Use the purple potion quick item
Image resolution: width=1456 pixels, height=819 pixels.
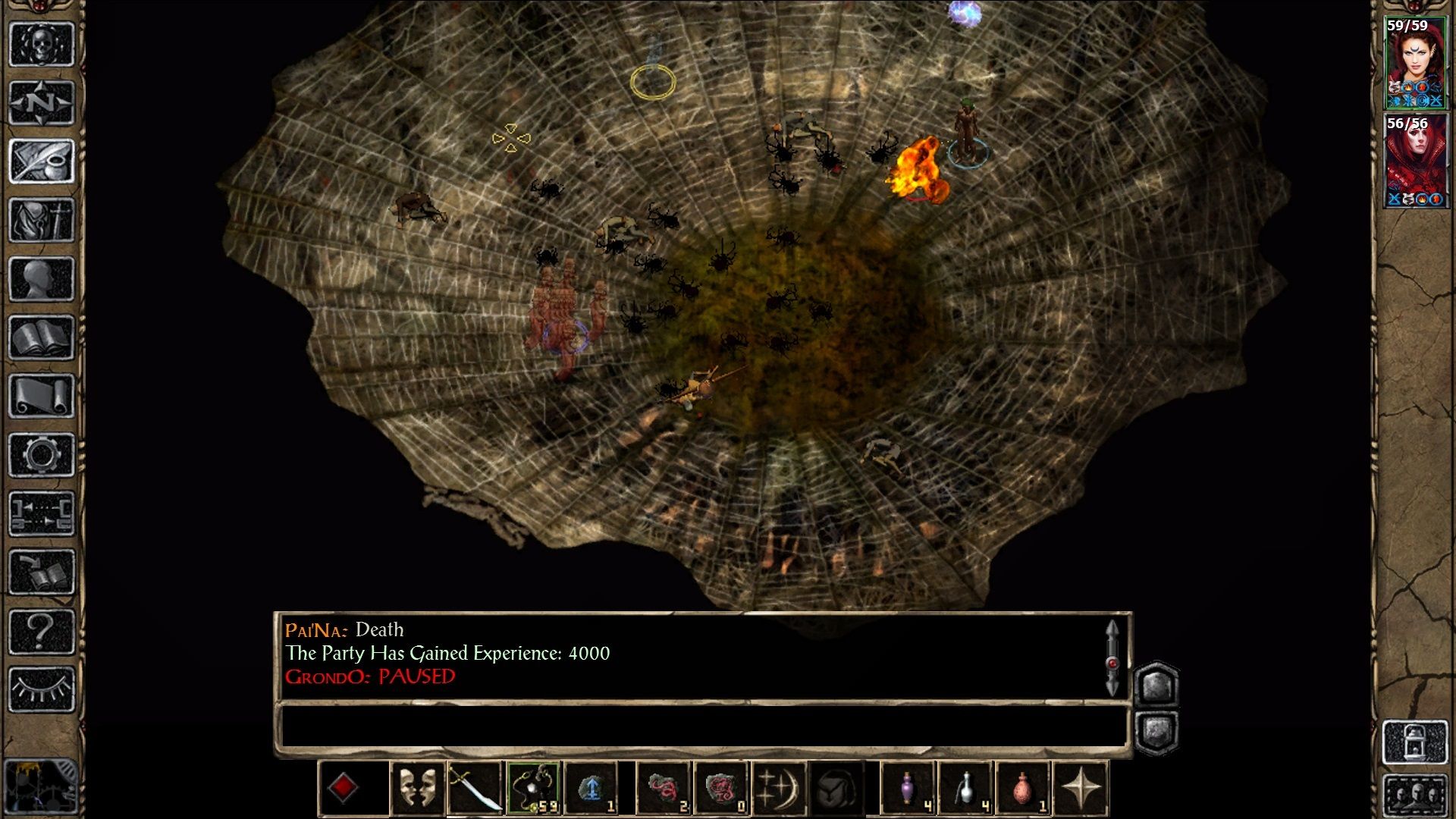tap(908, 788)
